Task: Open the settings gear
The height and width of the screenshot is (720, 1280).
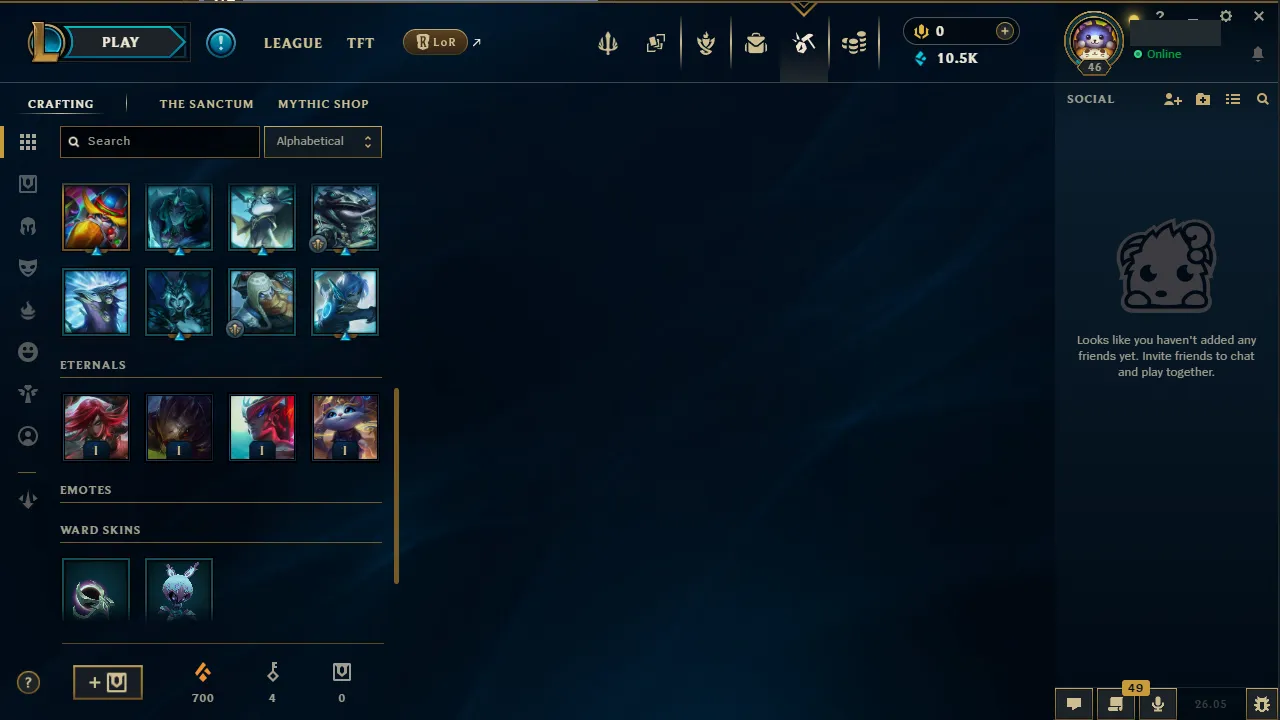Action: [1226, 16]
